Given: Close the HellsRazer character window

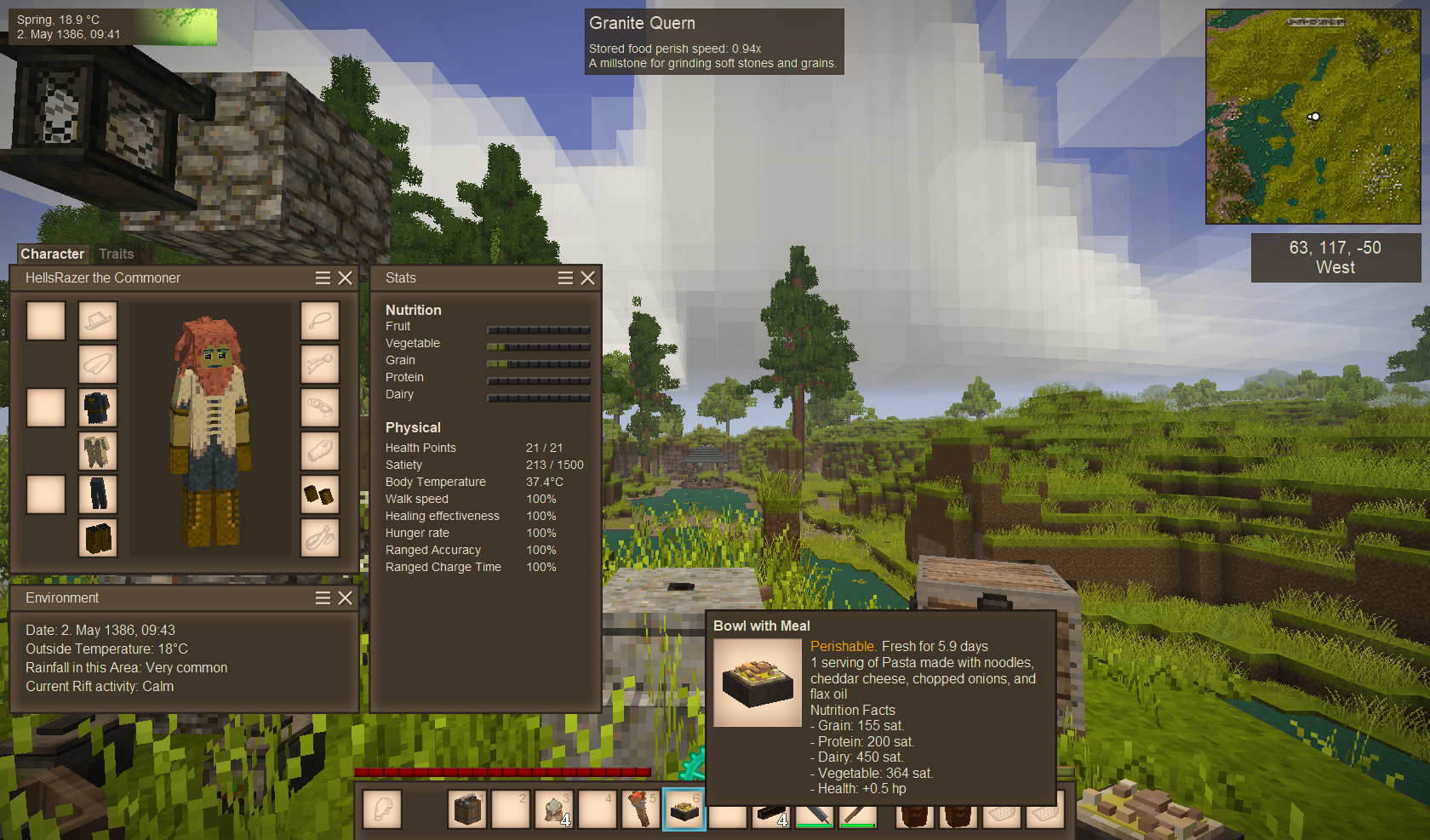Looking at the screenshot, I should tap(345, 277).
